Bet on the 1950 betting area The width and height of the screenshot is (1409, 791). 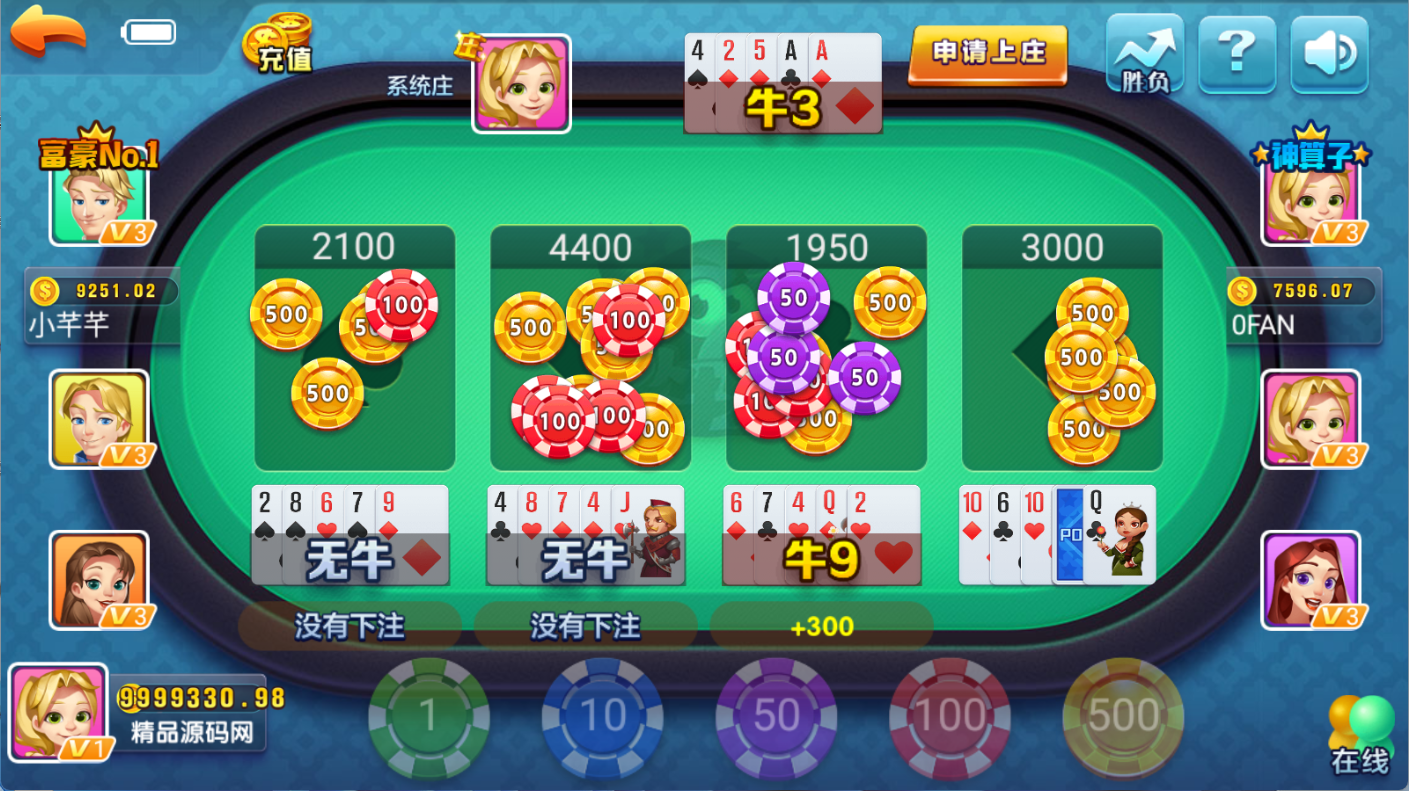(x=826, y=348)
